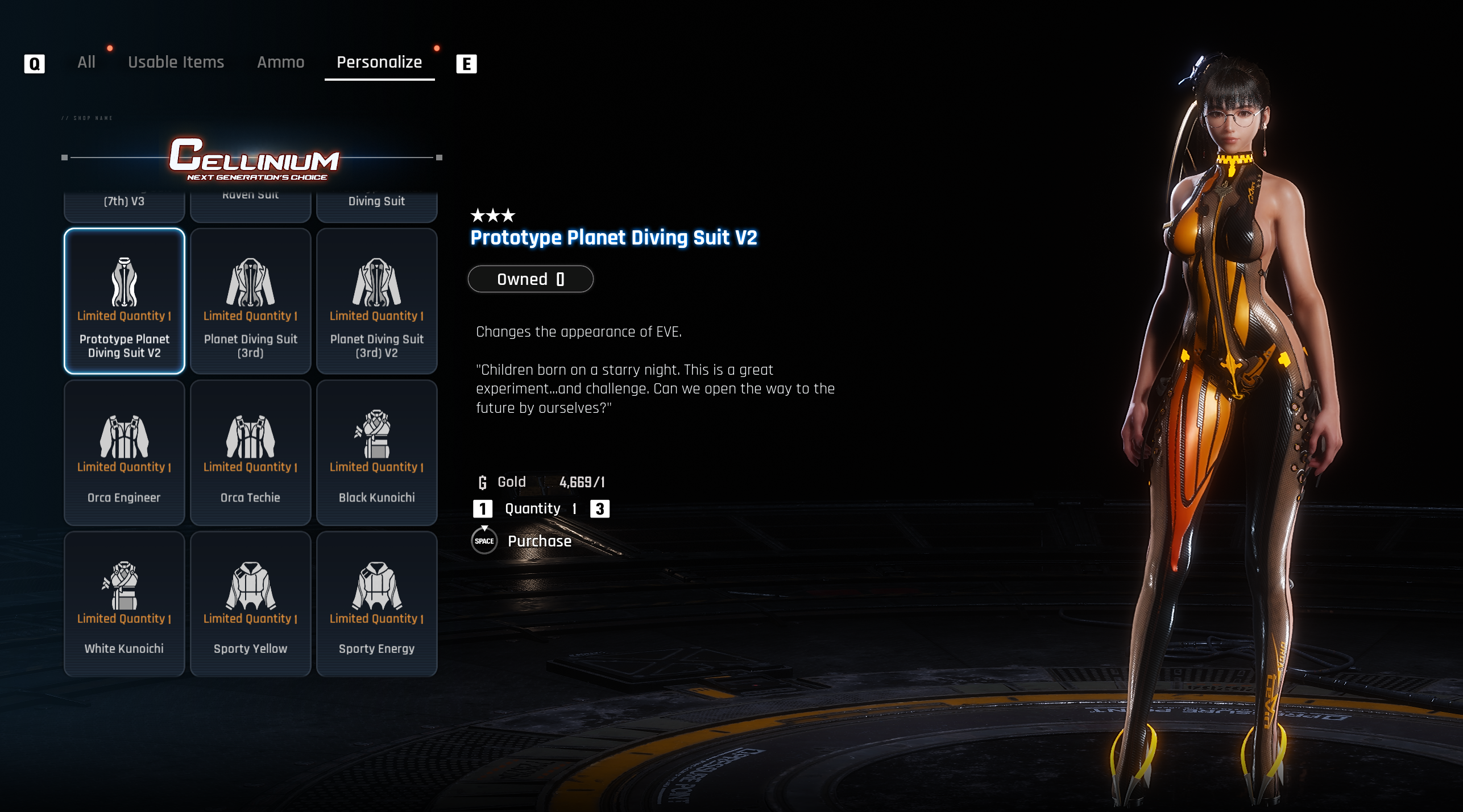
Task: Open the Usable Items tab
Action: (176, 62)
